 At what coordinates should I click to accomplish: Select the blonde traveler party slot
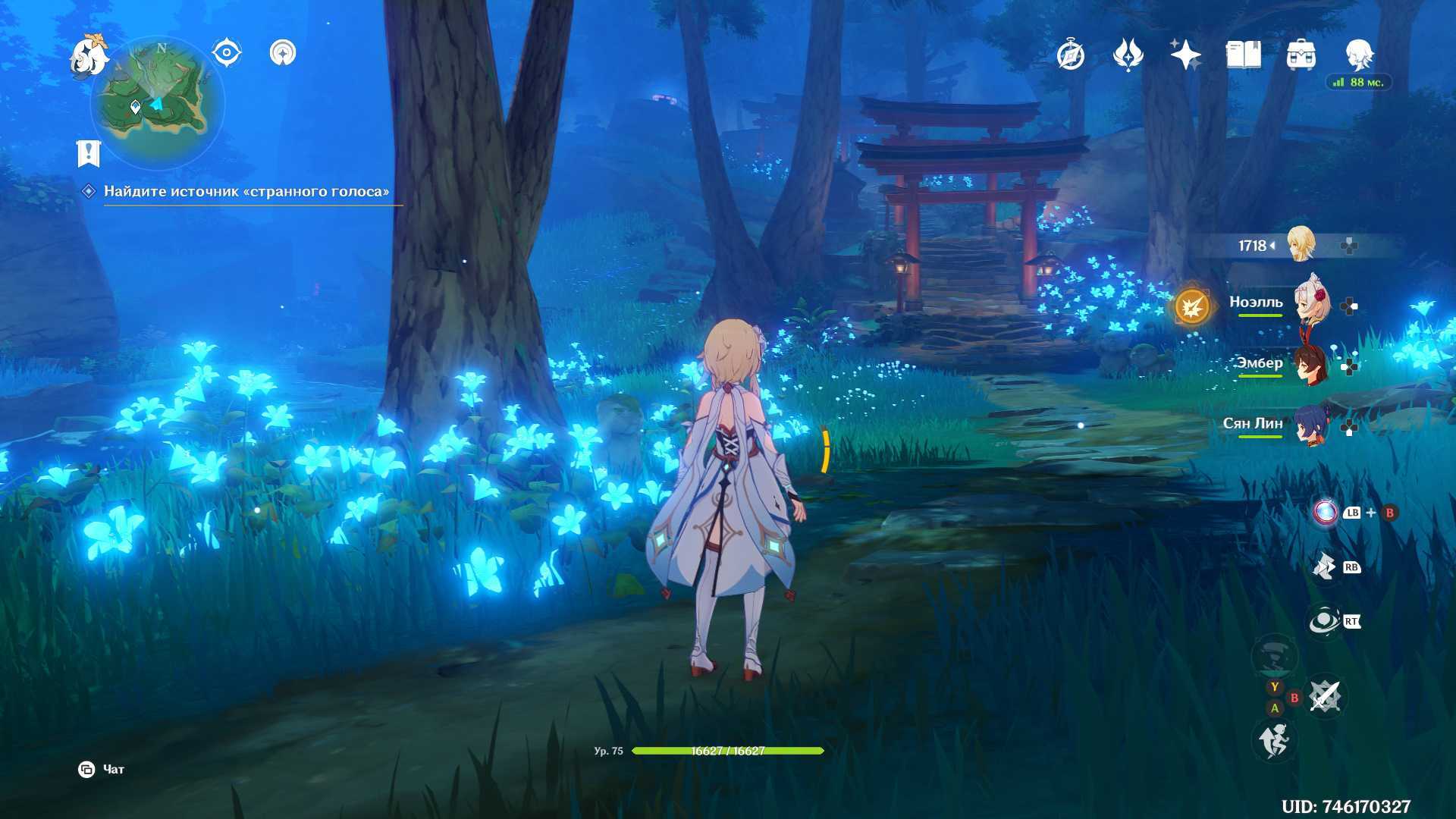point(1301,245)
